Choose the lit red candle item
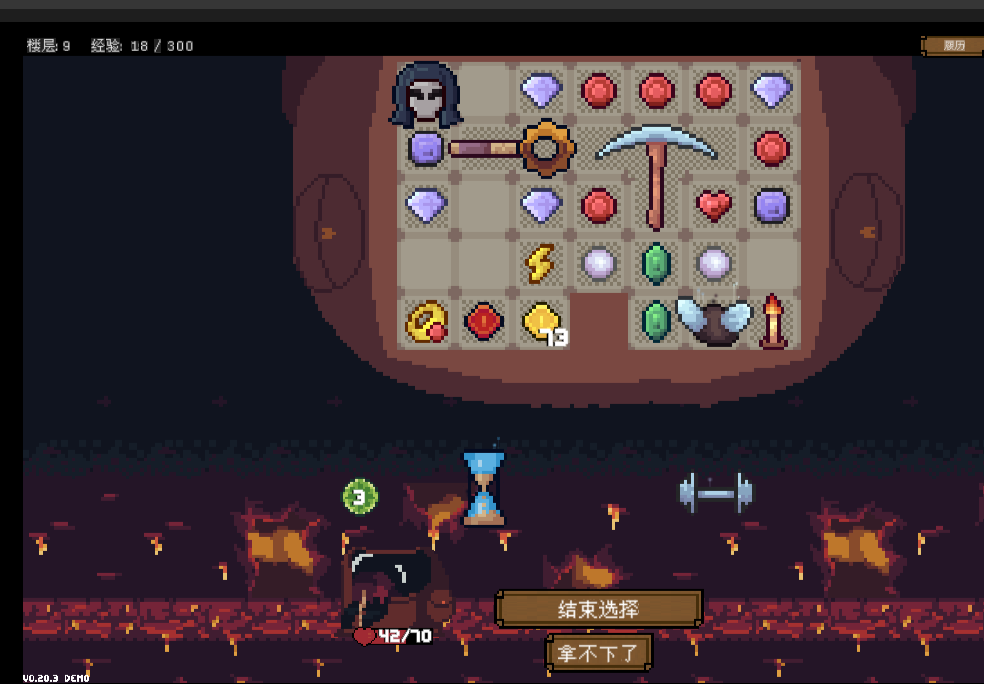This screenshot has width=984, height=684. [x=772, y=321]
